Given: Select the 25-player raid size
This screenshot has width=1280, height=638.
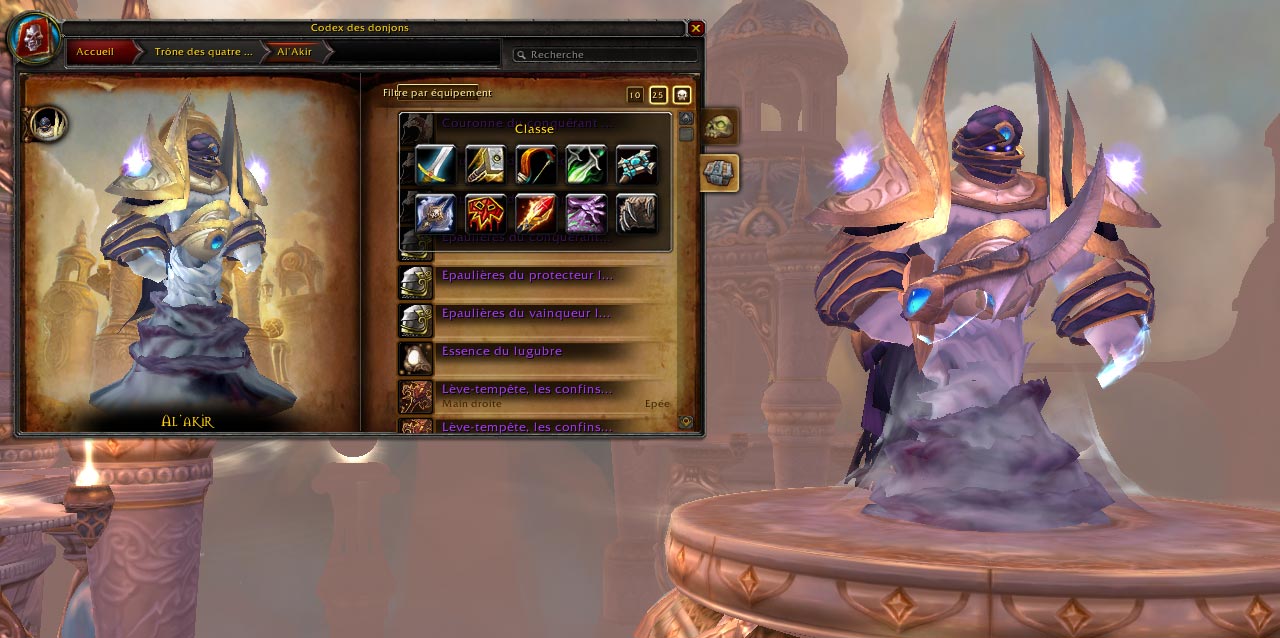Looking at the screenshot, I should [x=658, y=95].
